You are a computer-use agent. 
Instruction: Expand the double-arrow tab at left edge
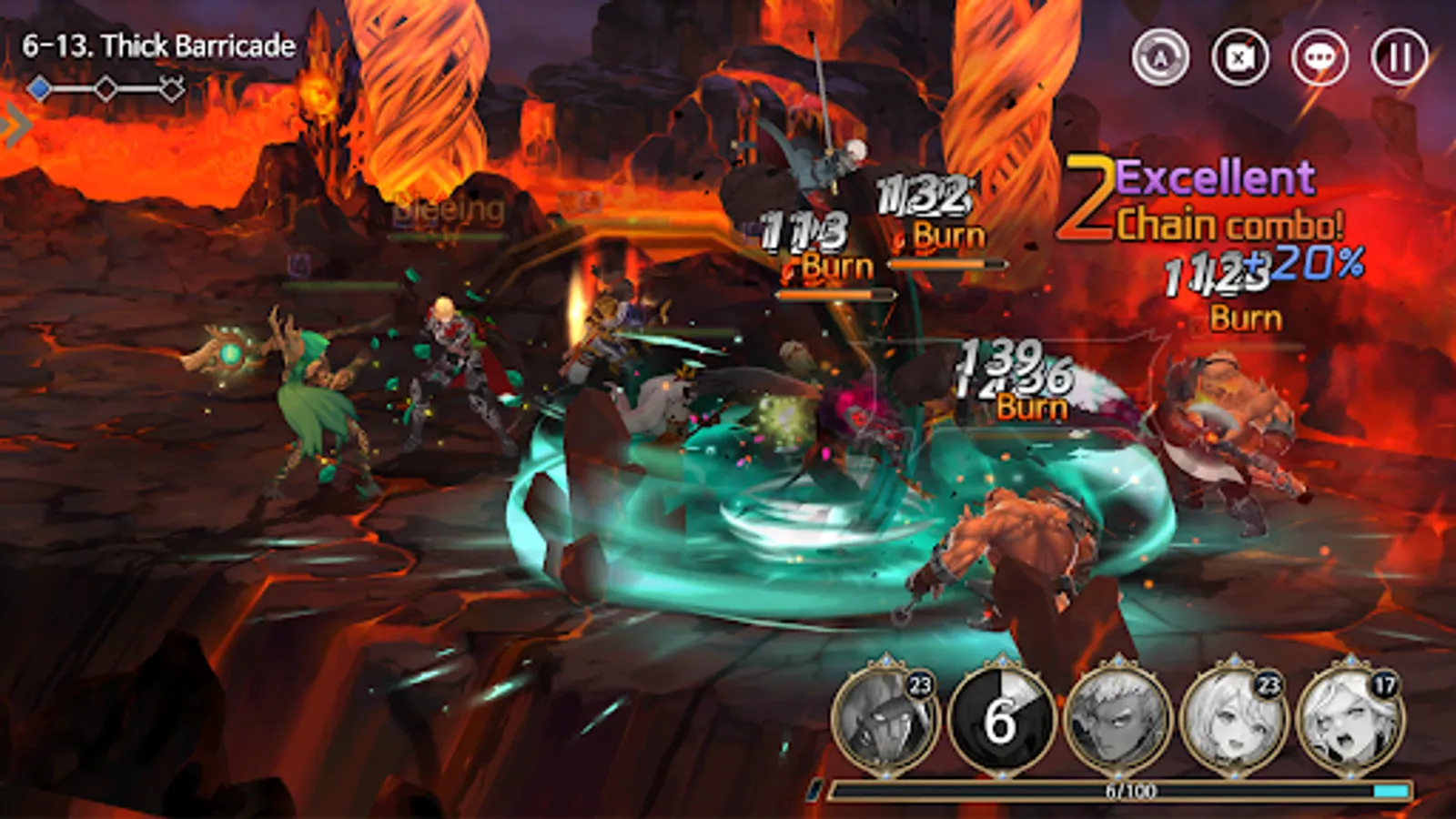(15, 126)
